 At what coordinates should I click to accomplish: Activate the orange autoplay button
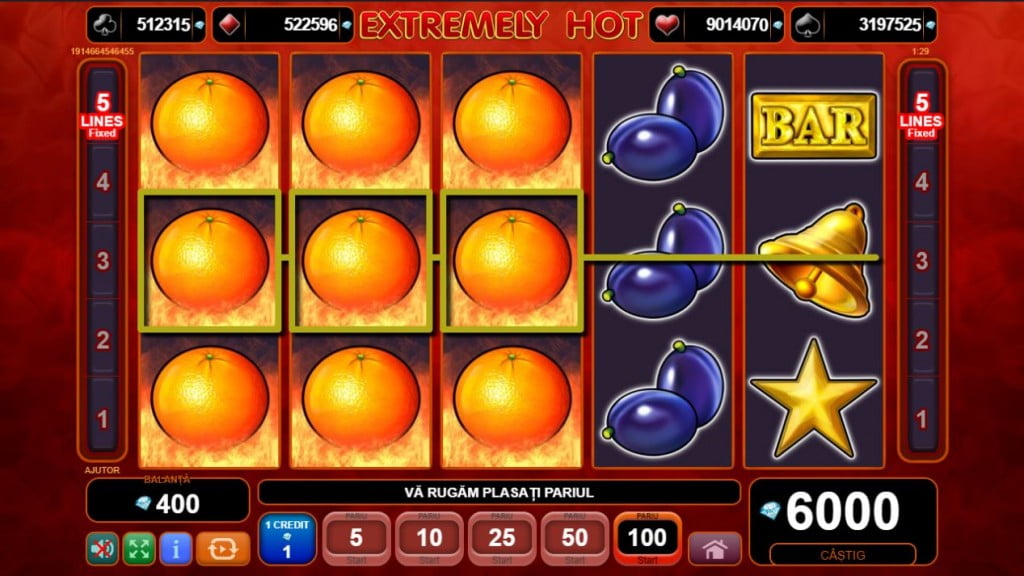(x=223, y=548)
